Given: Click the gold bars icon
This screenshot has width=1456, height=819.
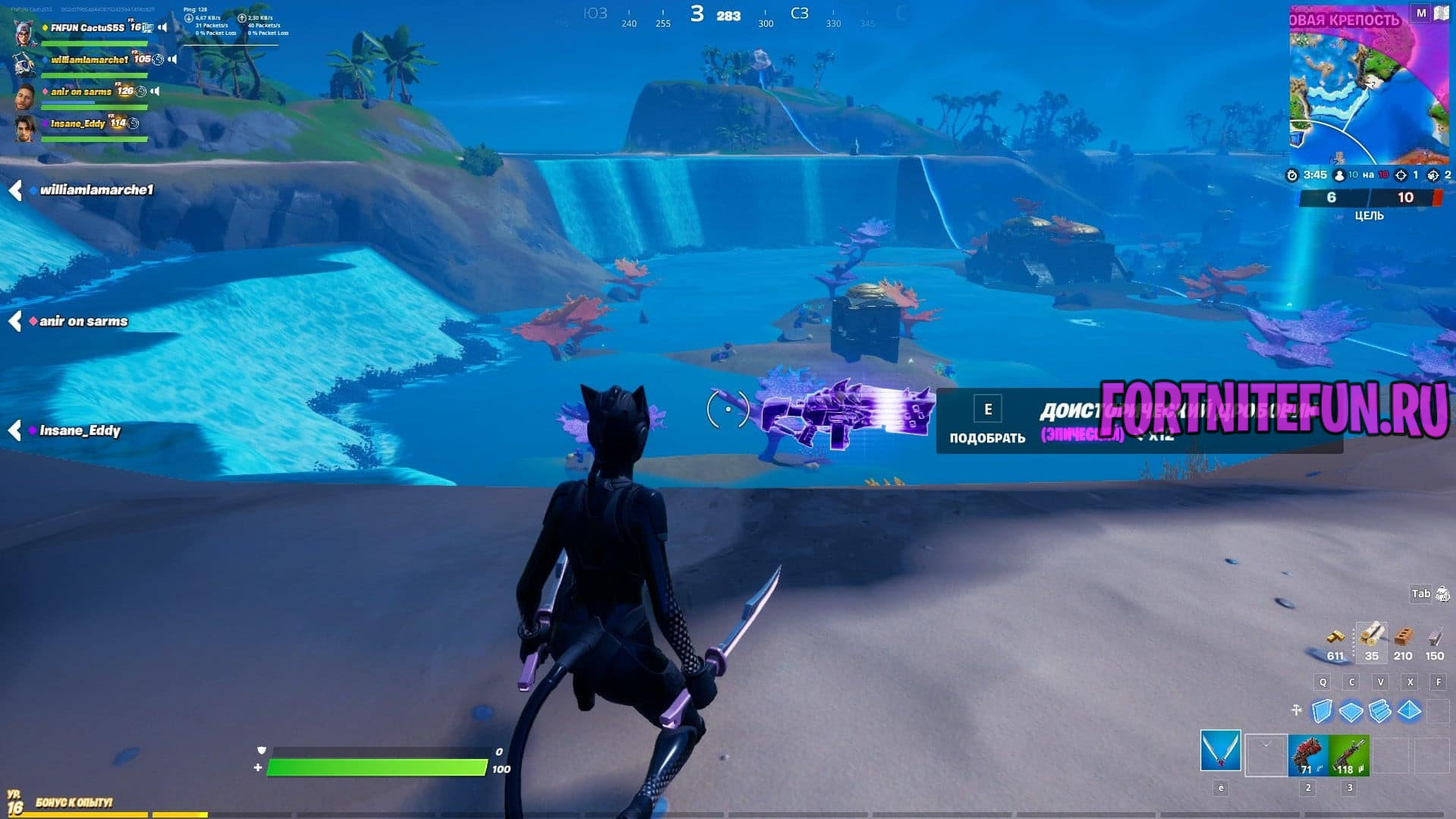Looking at the screenshot, I should pyautogui.click(x=1335, y=636).
